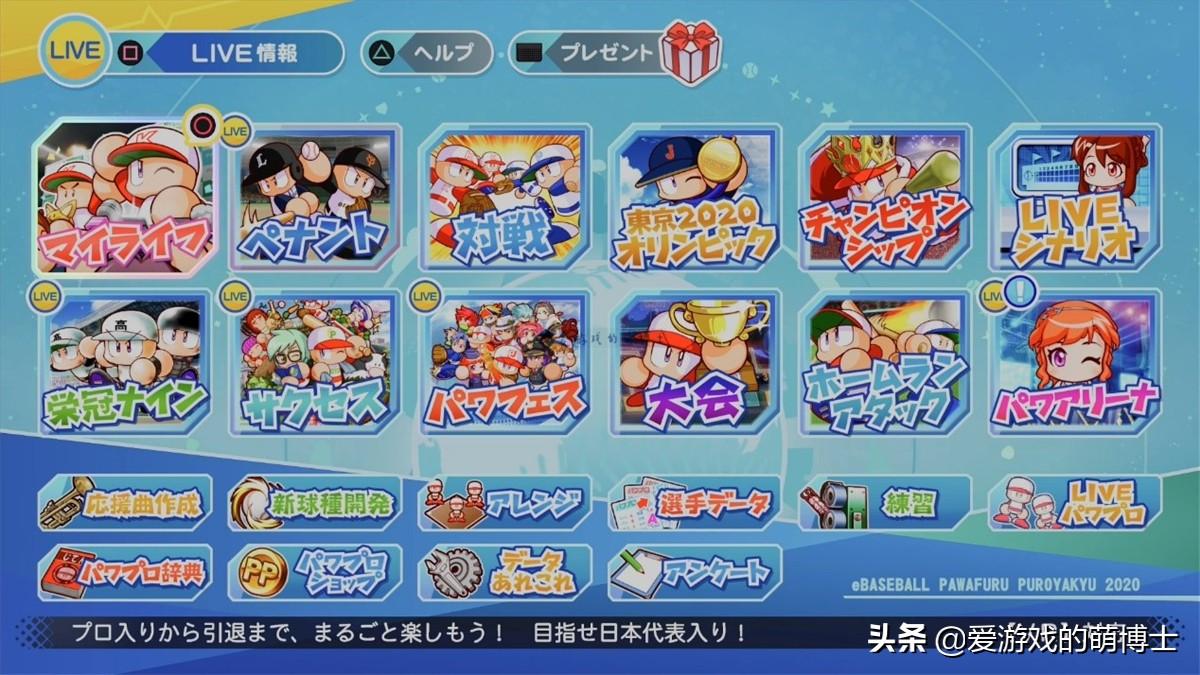The width and height of the screenshot is (1200, 675).
Task: Open the パワプロショップ shop
Action: coord(315,572)
